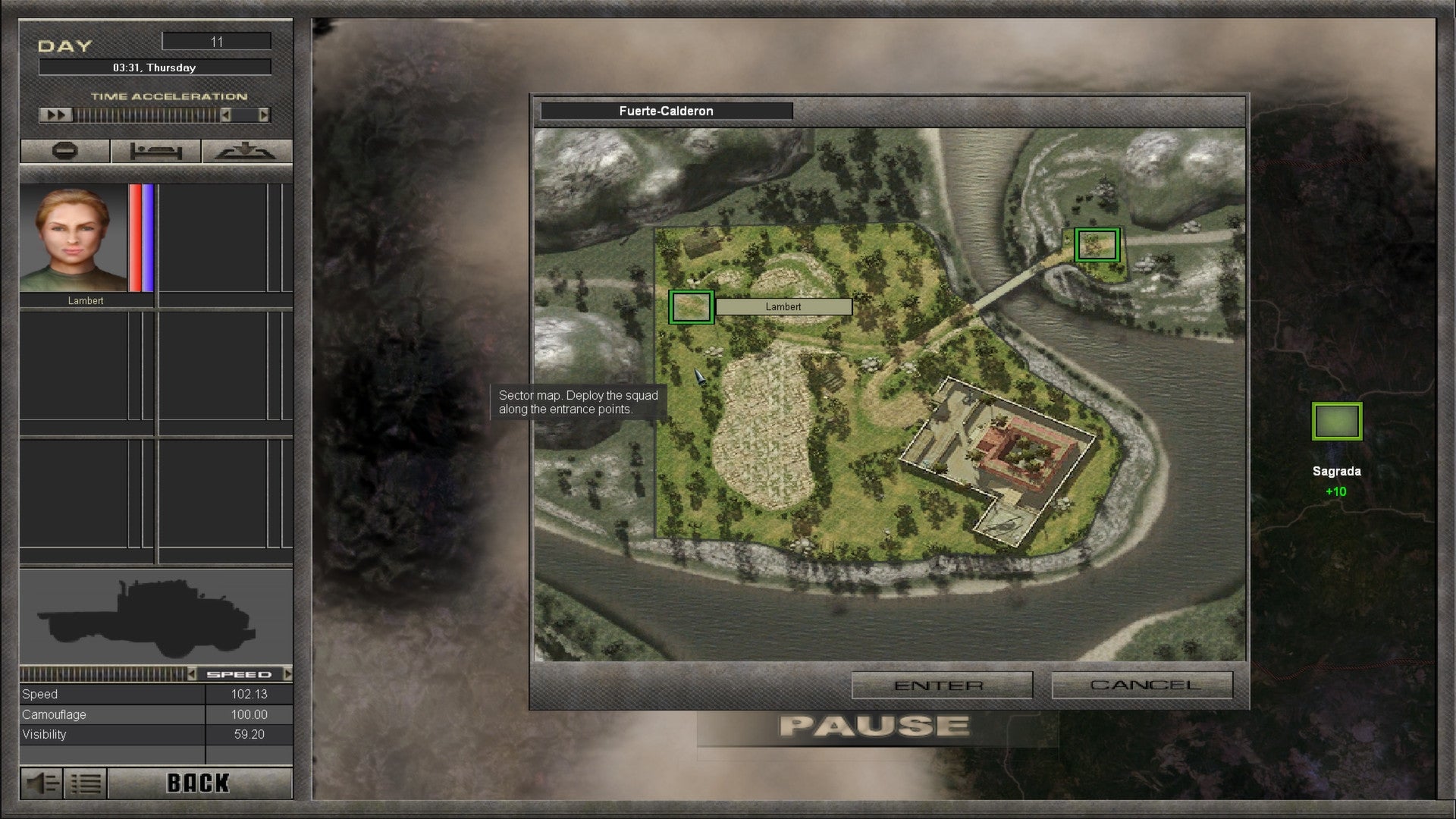Select the Lambert name tag on the map
The width and height of the screenshot is (1456, 819).
783,306
